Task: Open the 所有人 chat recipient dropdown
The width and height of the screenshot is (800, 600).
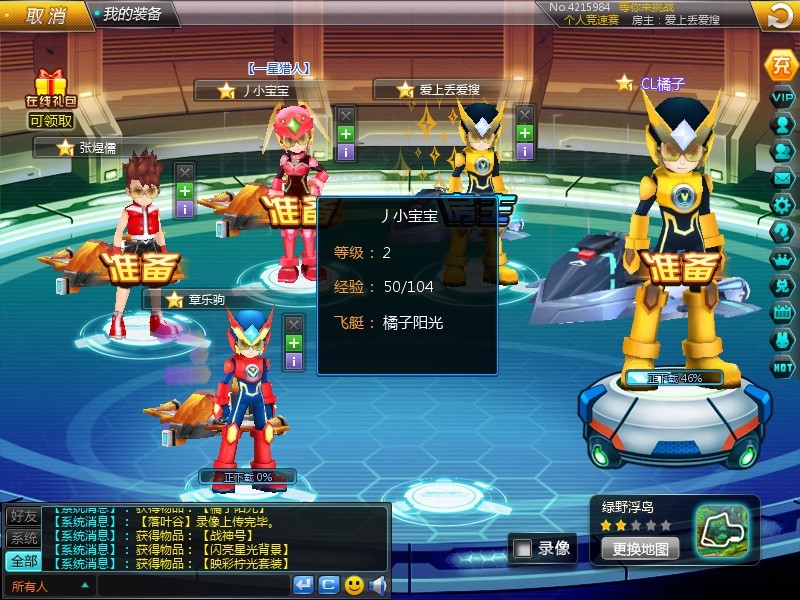Action: (x=50, y=586)
